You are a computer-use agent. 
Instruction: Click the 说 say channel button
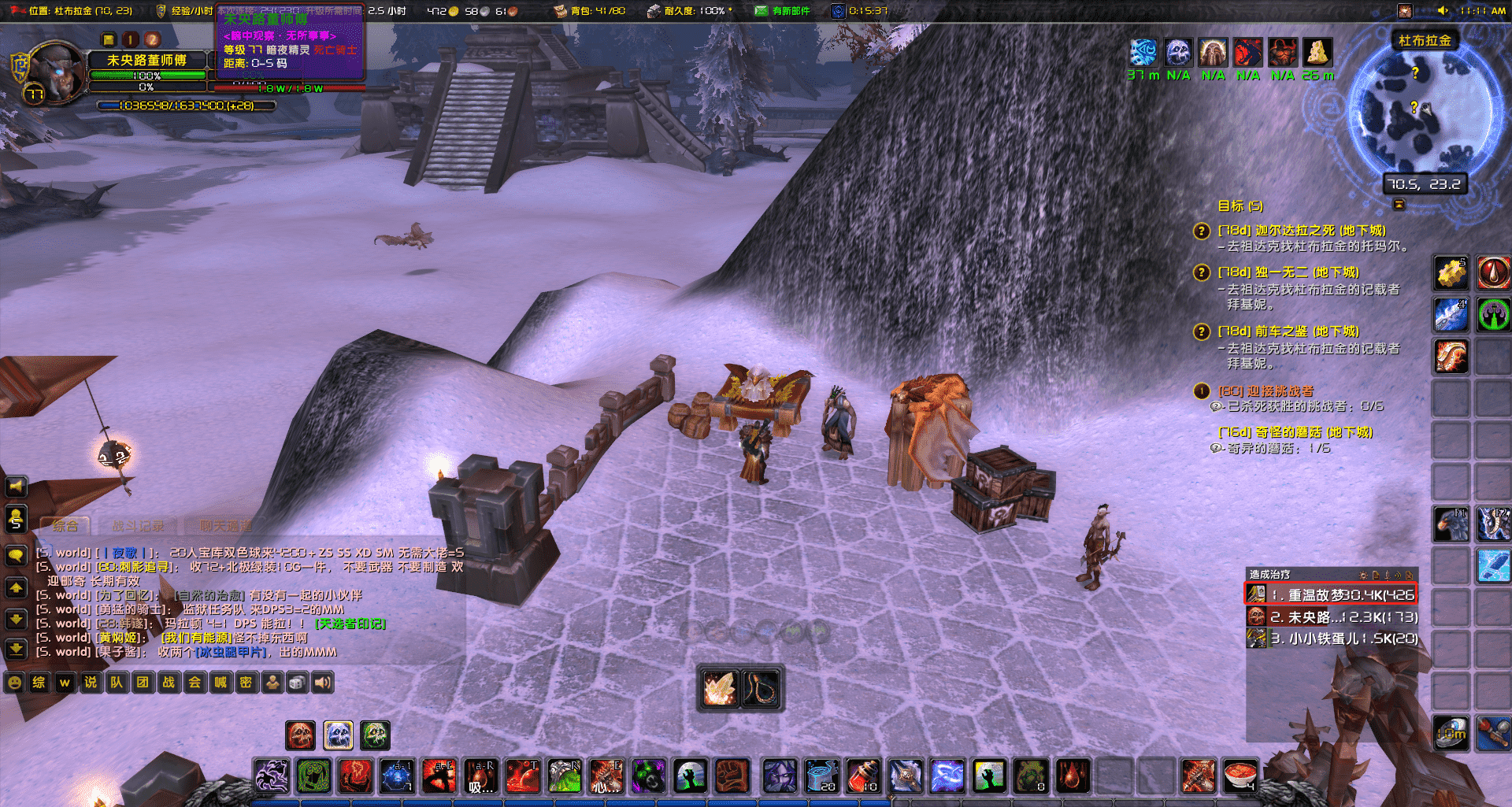click(x=91, y=683)
